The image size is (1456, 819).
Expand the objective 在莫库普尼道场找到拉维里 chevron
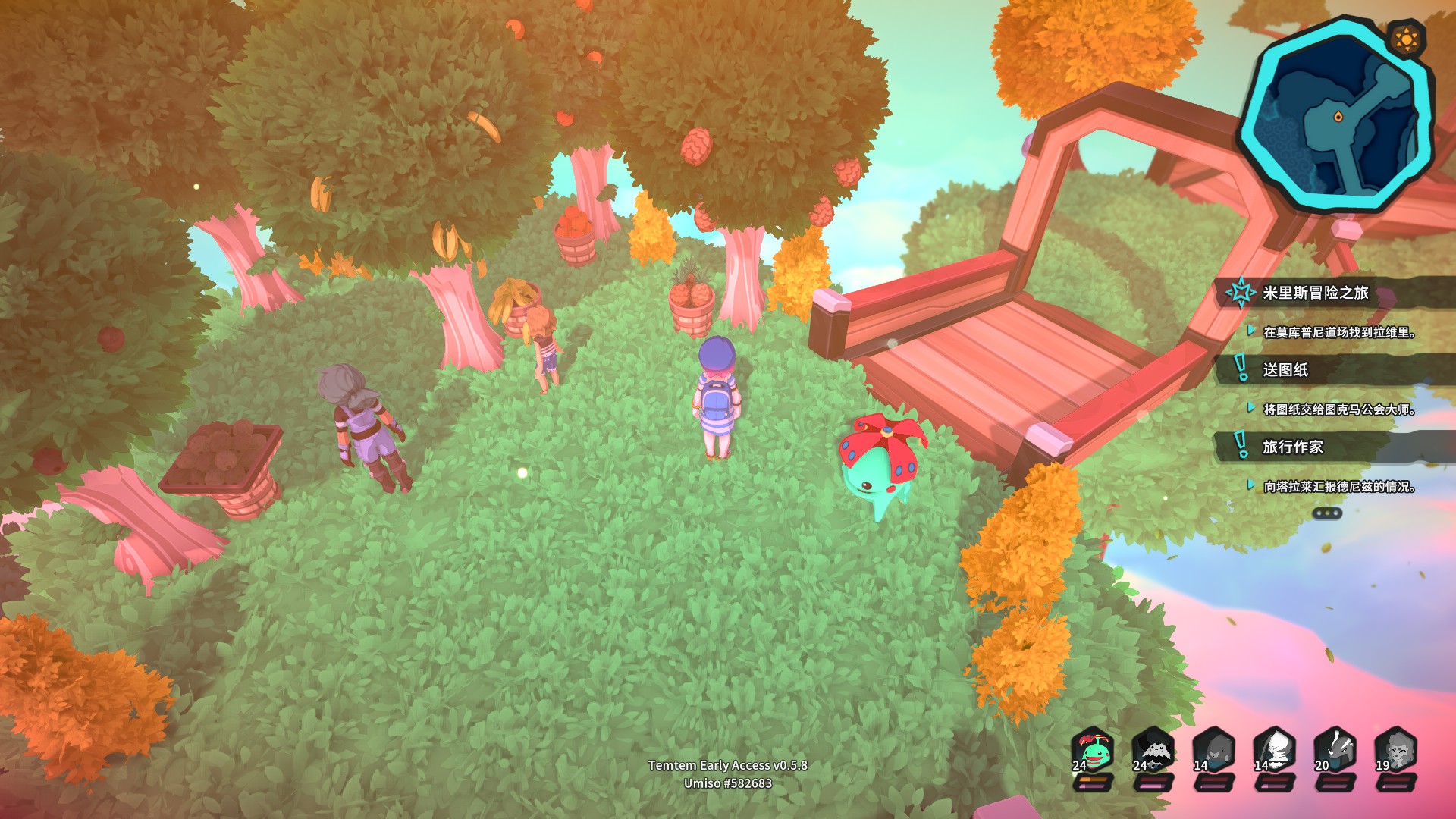click(x=1250, y=331)
